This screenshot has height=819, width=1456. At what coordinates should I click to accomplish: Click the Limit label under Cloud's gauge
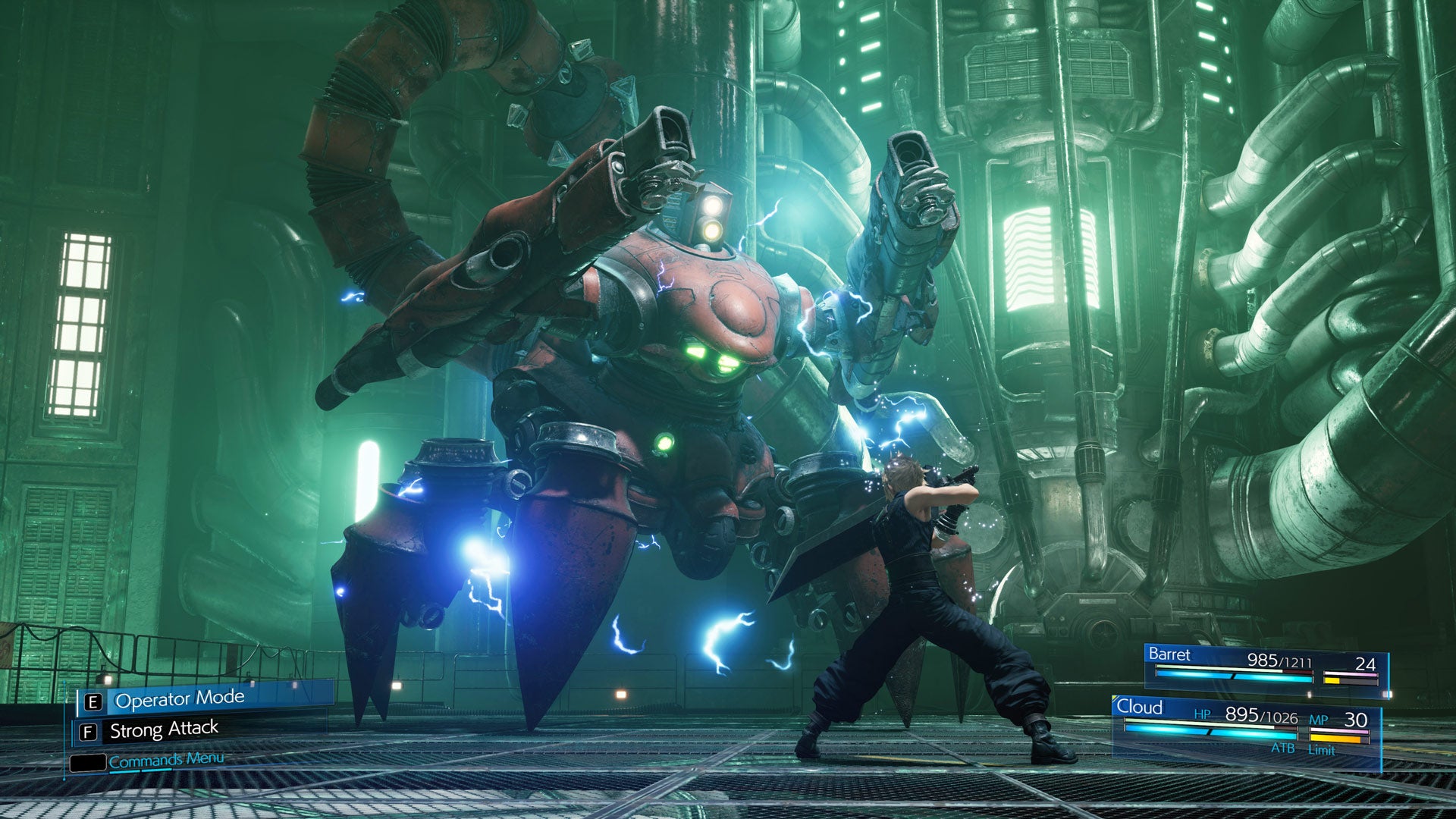pos(1322,750)
